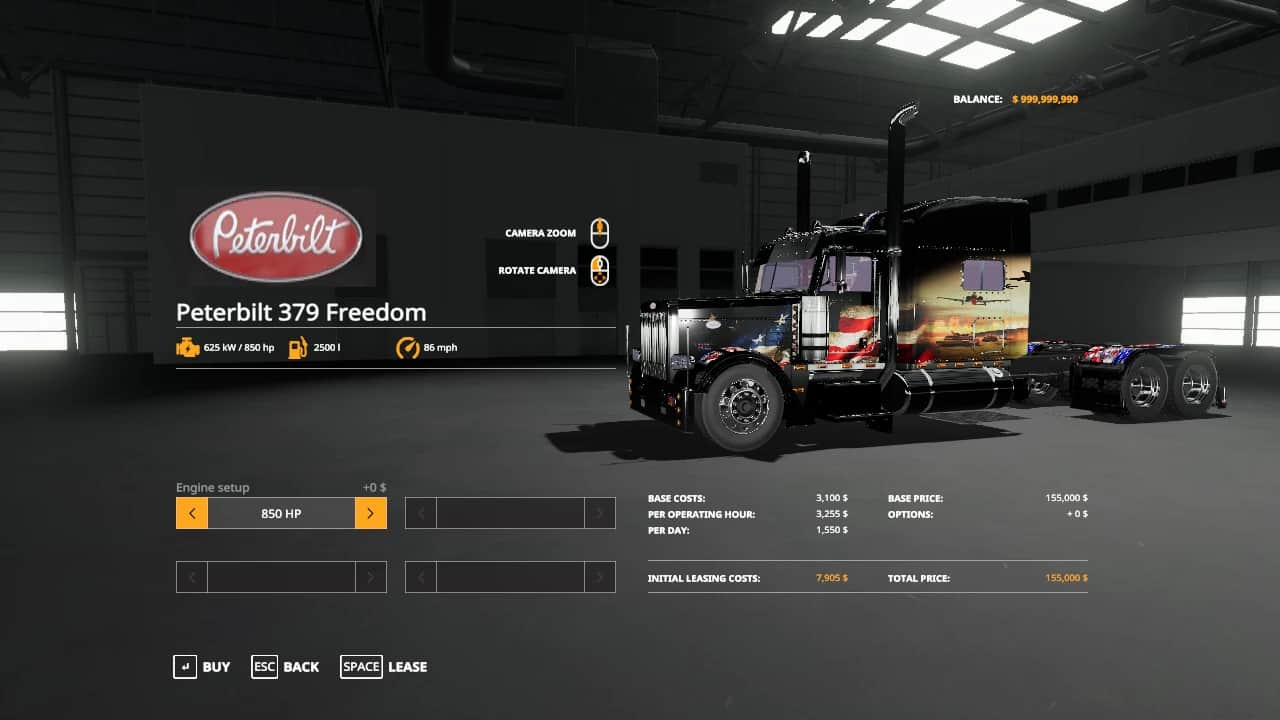Select previous engine setup option

192,514
